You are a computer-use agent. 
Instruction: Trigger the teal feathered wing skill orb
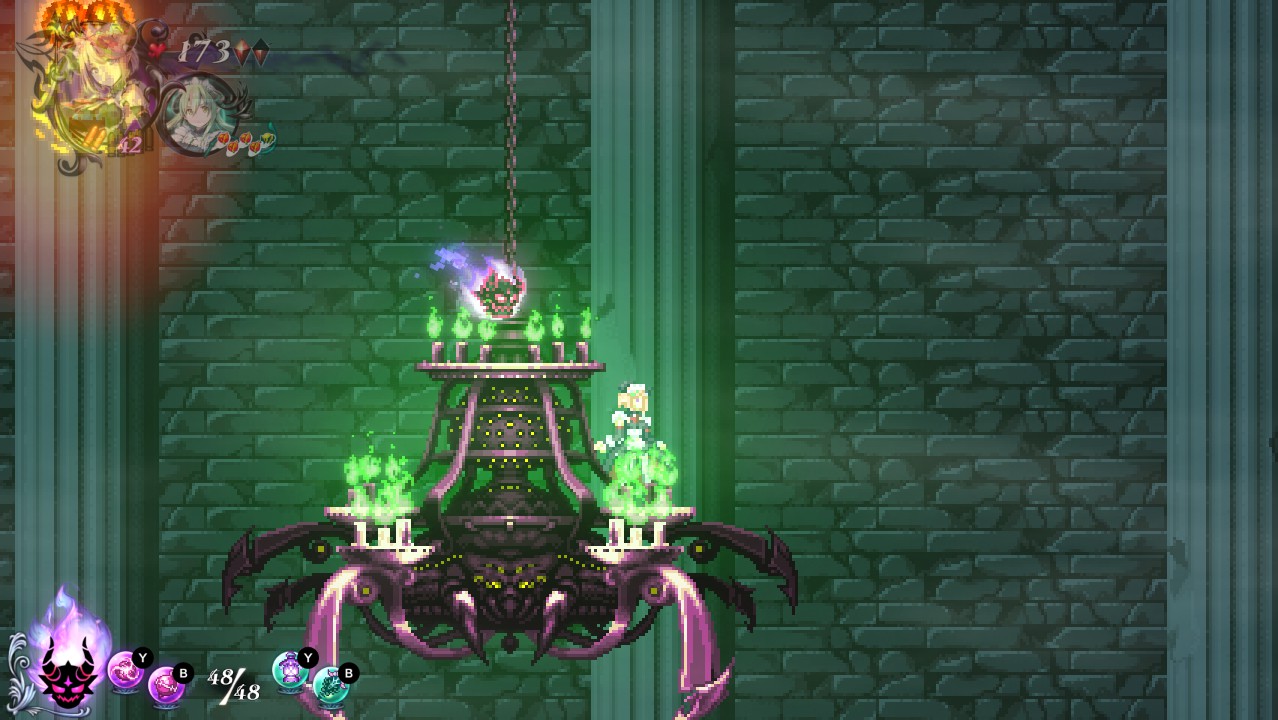point(330,685)
